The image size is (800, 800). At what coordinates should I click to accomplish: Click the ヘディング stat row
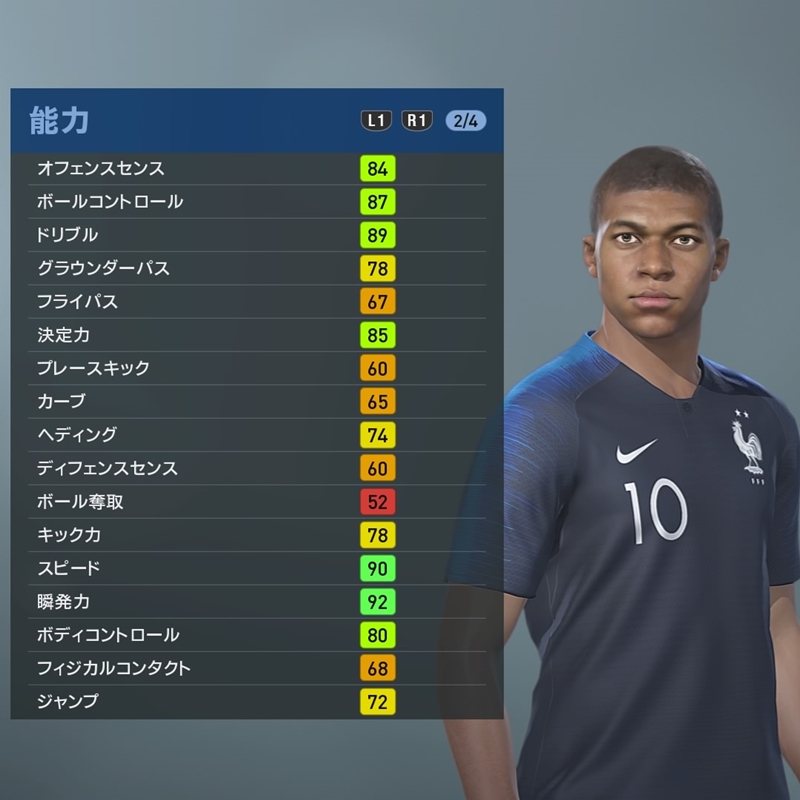[x=256, y=435]
